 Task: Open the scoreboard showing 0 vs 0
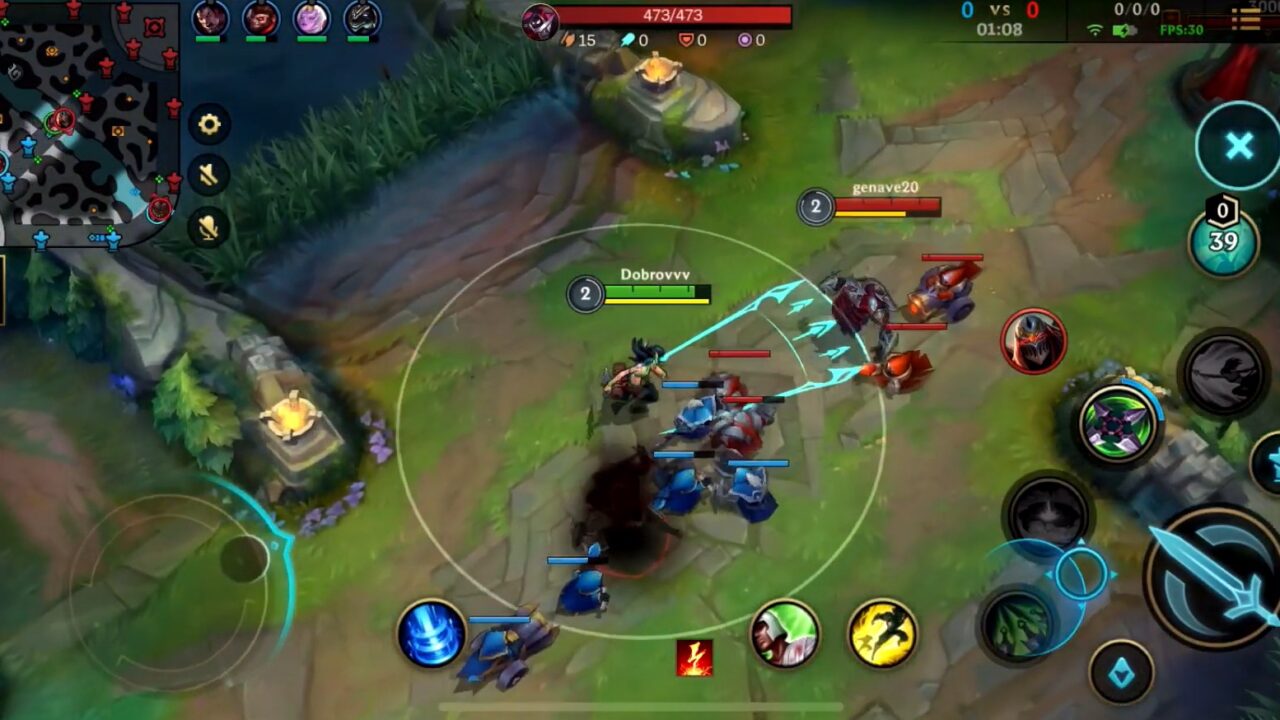1001,11
